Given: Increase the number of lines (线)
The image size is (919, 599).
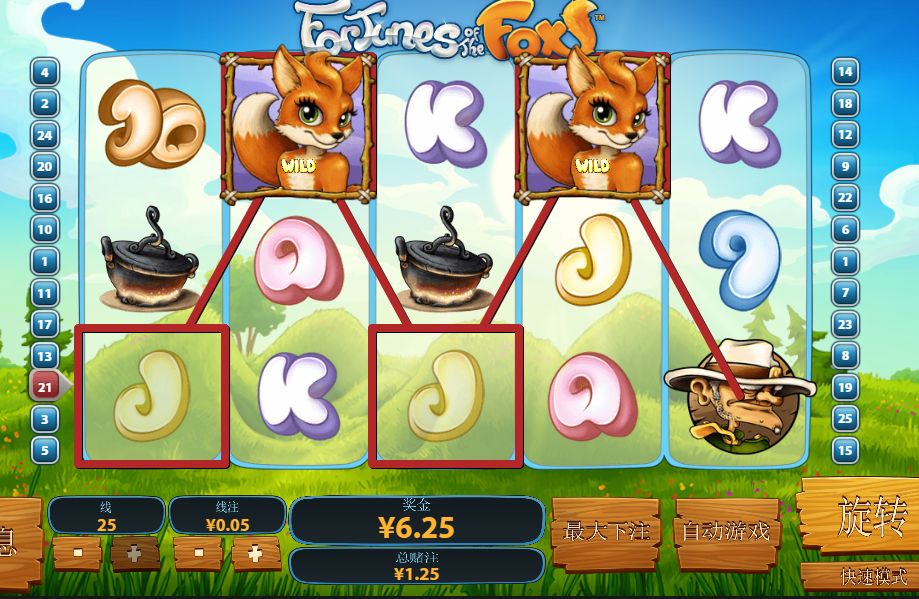Looking at the screenshot, I should (x=135, y=552).
